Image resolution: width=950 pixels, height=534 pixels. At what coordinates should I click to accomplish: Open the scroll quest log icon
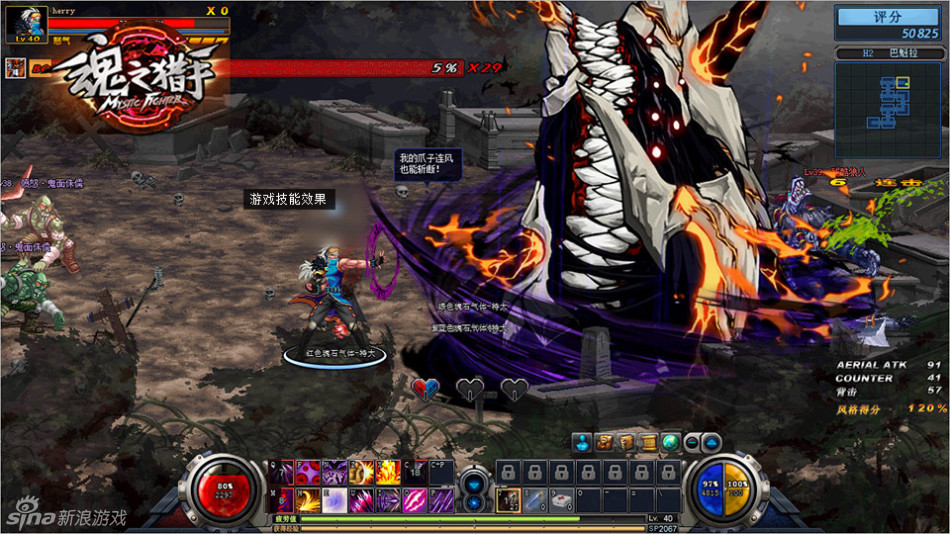tap(648, 442)
